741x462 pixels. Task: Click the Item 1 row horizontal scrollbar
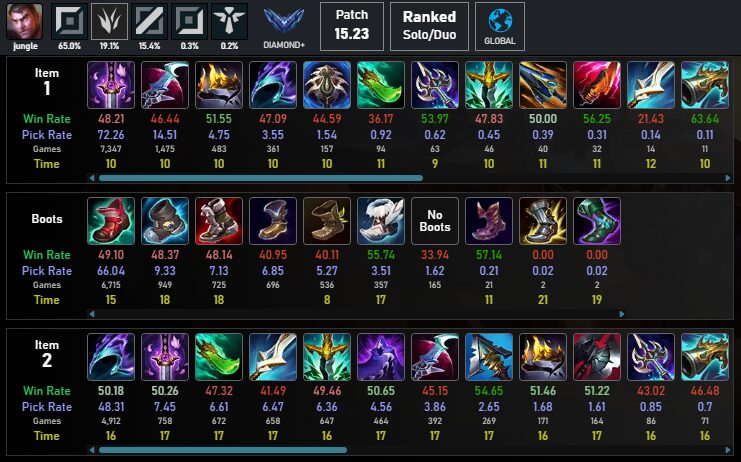pos(300,178)
